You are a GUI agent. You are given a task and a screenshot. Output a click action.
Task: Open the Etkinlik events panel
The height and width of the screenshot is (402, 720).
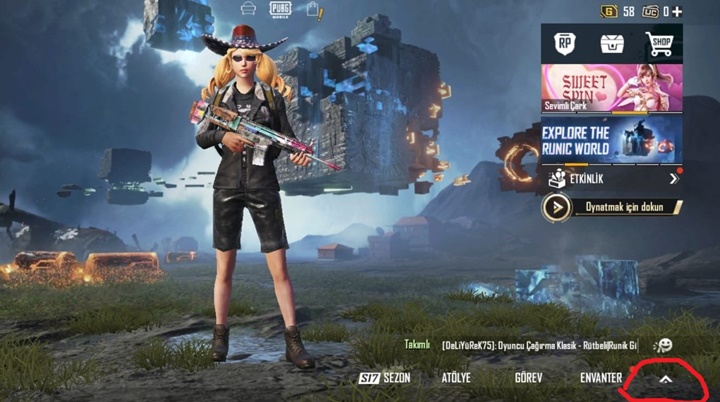point(612,179)
